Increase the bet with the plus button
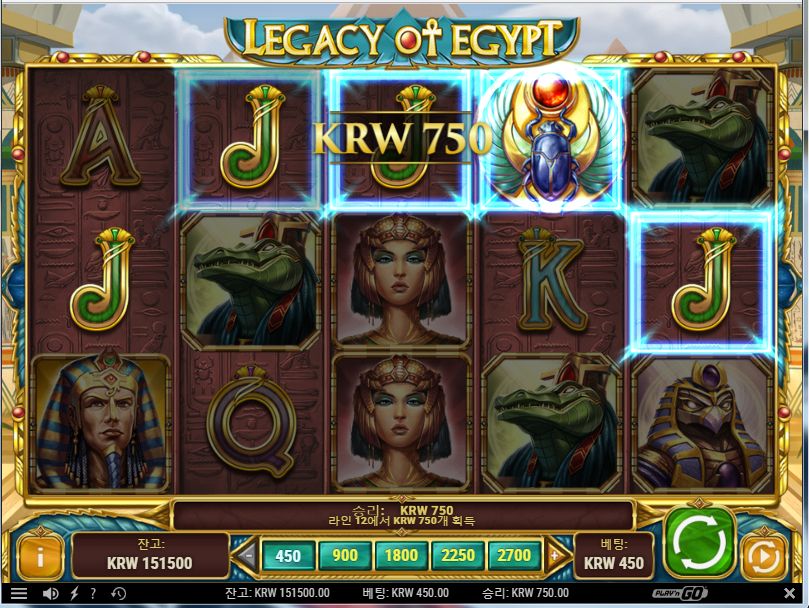Viewport: 809px width, 608px height. pyautogui.click(x=554, y=556)
